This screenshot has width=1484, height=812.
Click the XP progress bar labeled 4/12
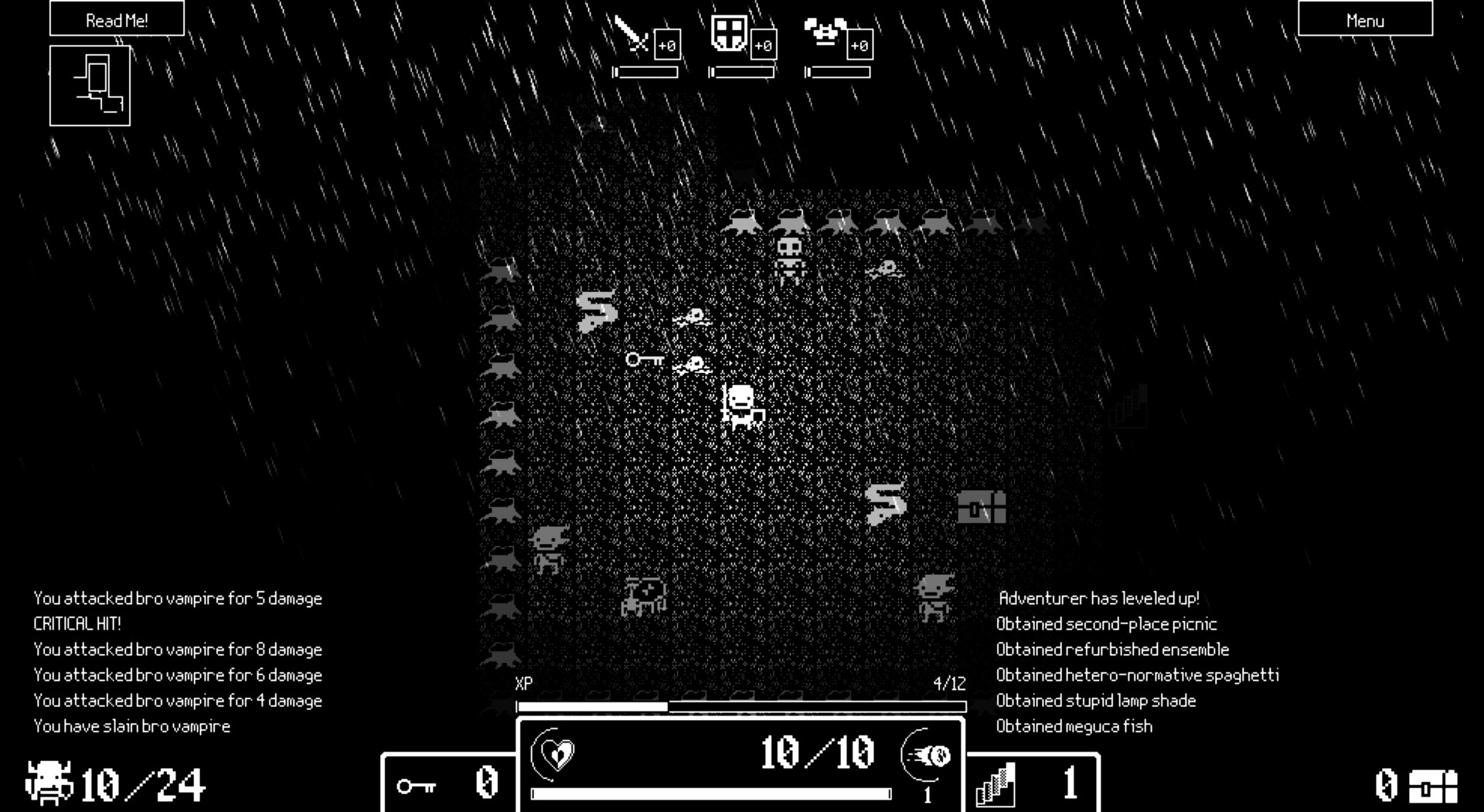pos(742,707)
